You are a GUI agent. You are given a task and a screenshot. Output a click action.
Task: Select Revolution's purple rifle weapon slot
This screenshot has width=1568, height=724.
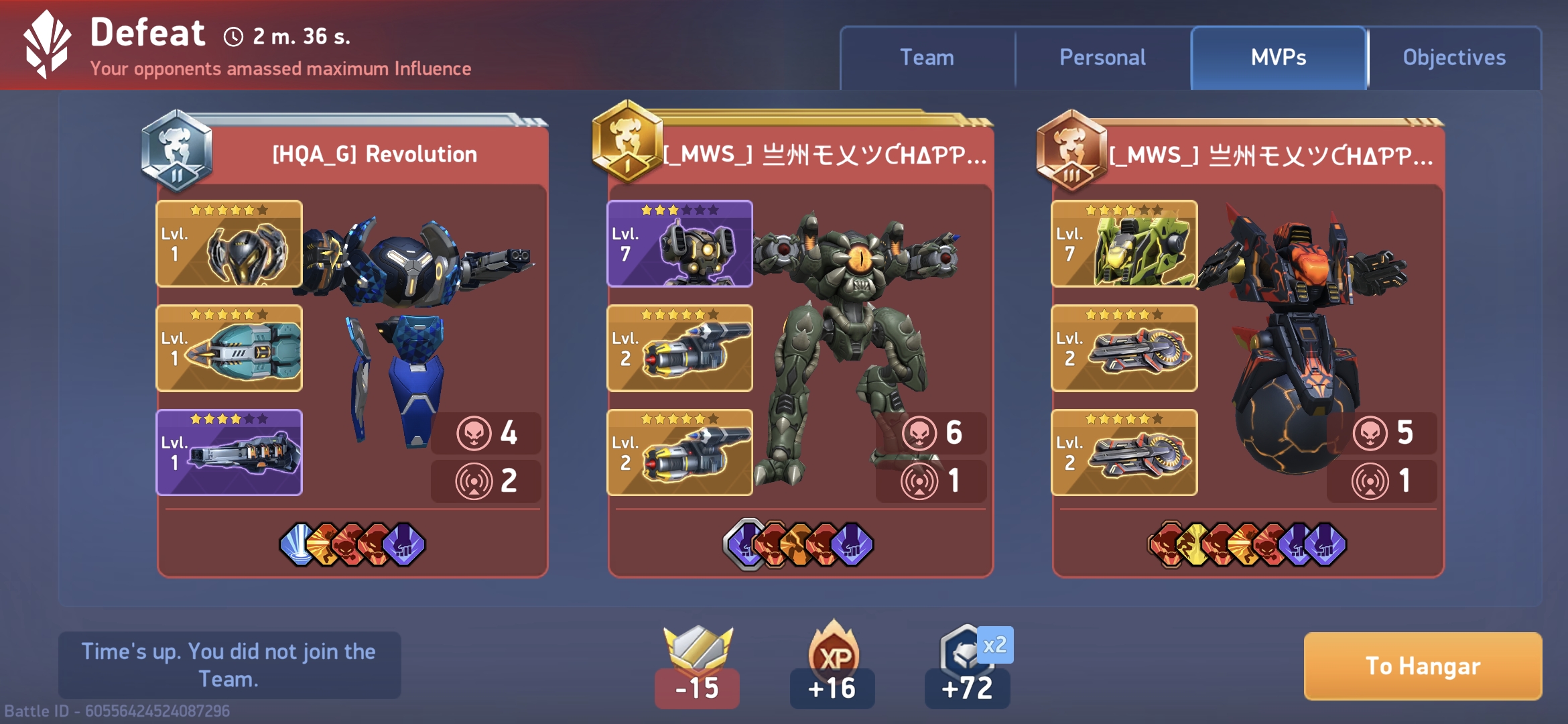pyautogui.click(x=229, y=452)
